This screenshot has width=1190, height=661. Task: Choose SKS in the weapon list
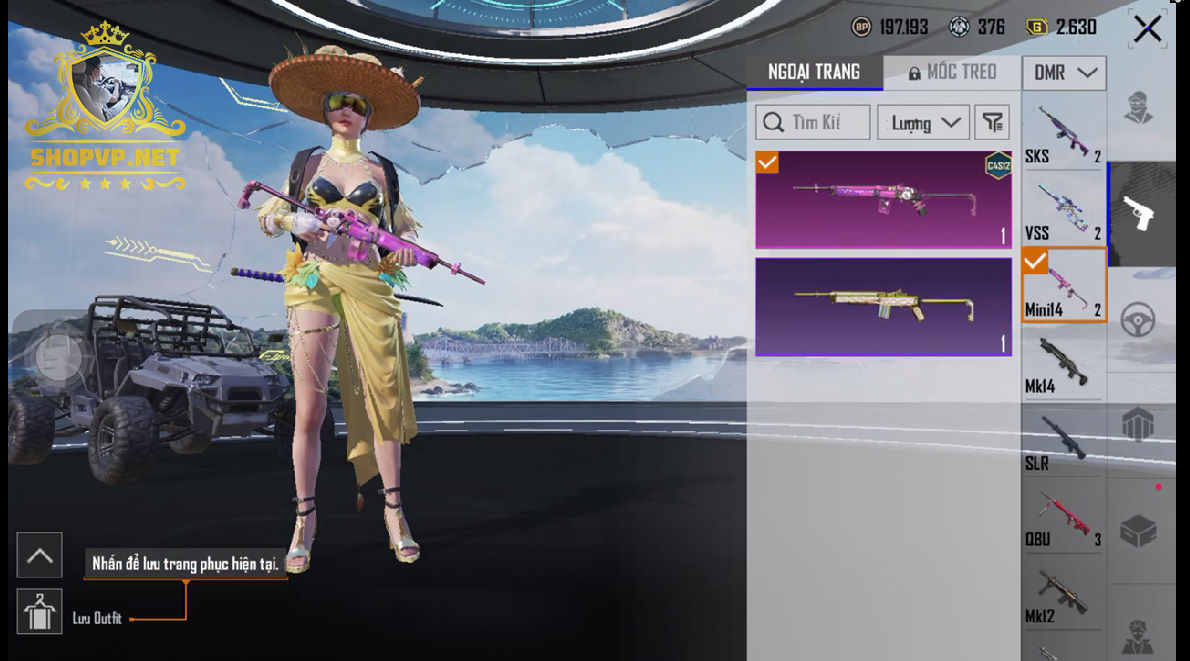(x=1063, y=134)
